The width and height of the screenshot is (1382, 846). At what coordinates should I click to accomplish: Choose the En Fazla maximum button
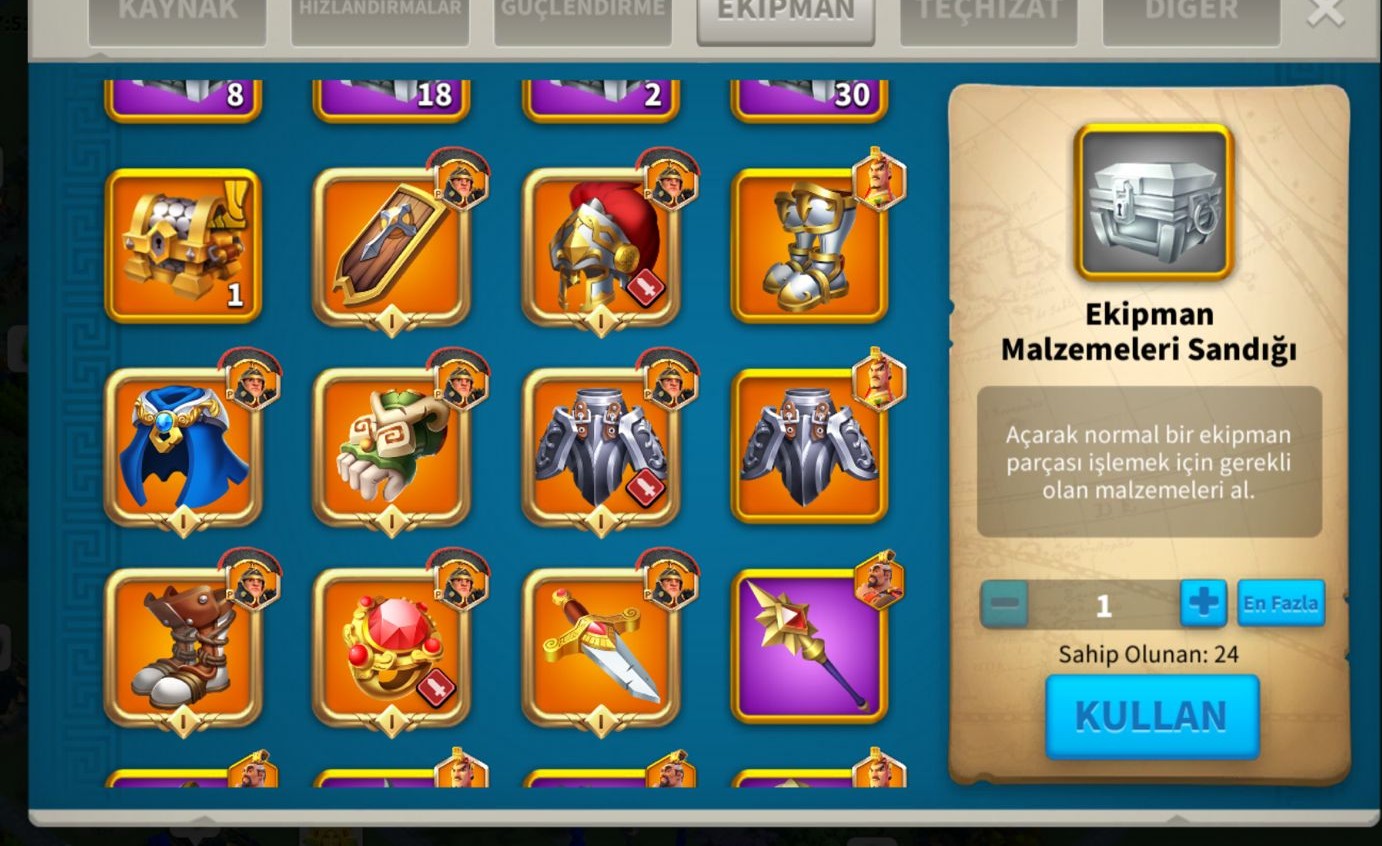tap(1280, 603)
